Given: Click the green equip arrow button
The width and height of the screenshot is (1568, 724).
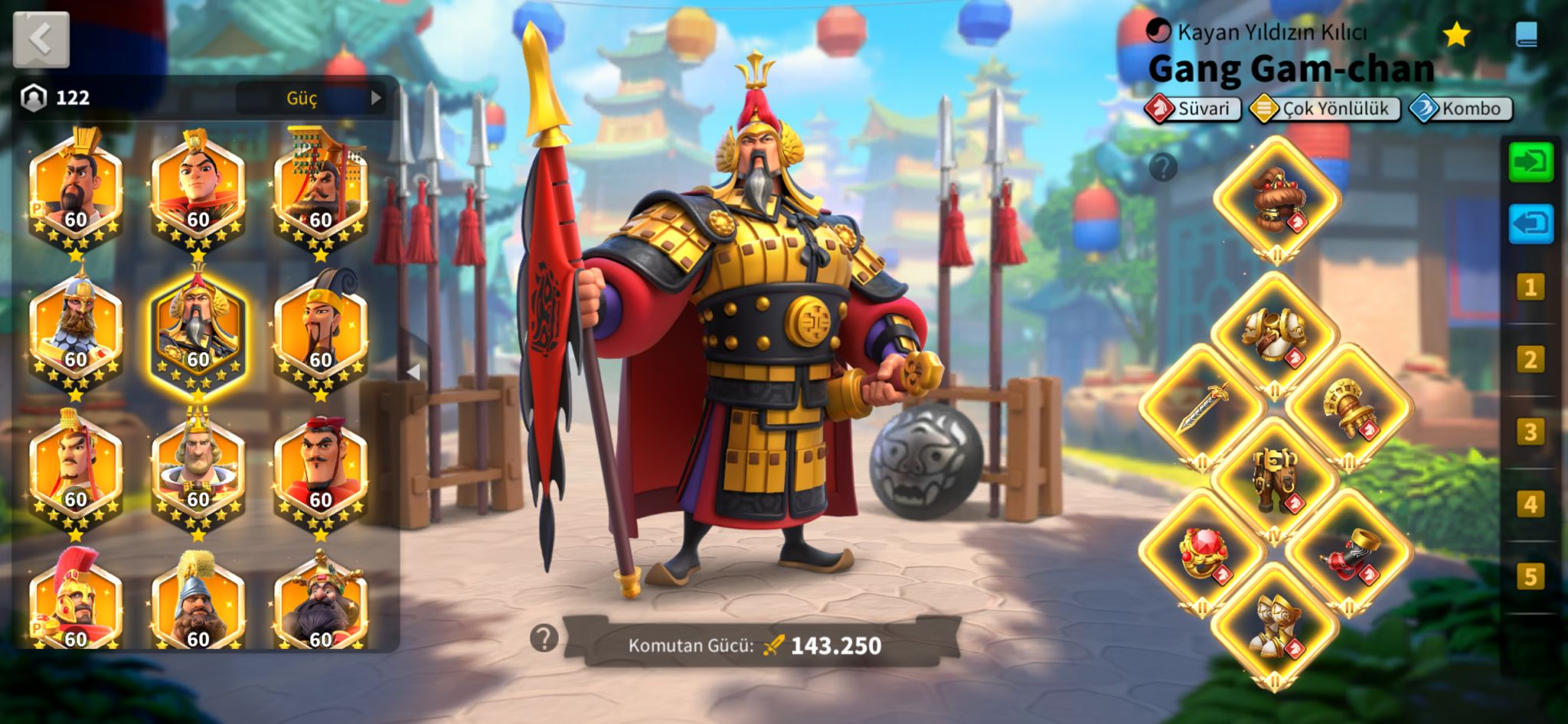Looking at the screenshot, I should pos(1530,161).
